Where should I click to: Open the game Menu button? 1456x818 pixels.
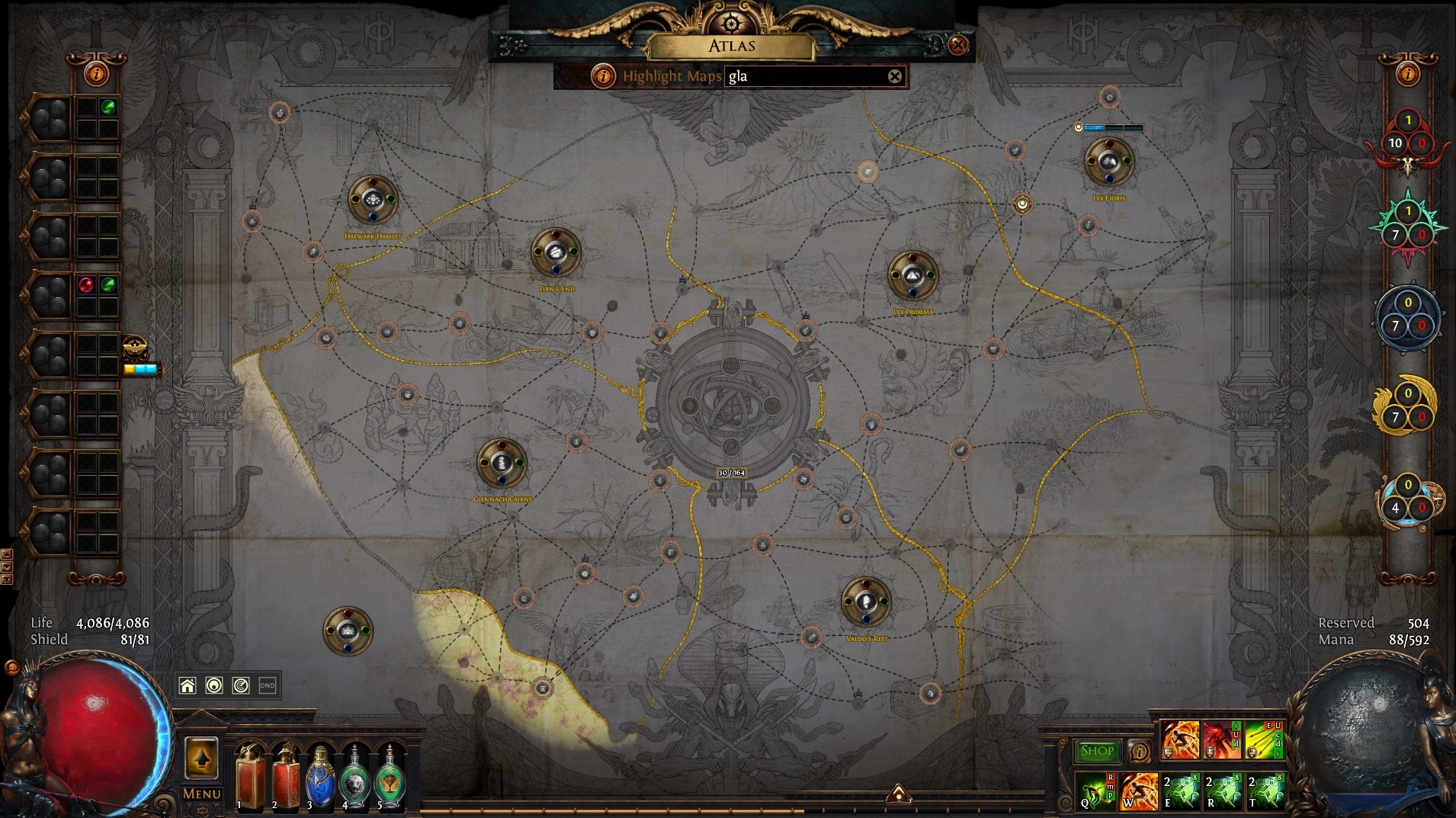coord(201,794)
